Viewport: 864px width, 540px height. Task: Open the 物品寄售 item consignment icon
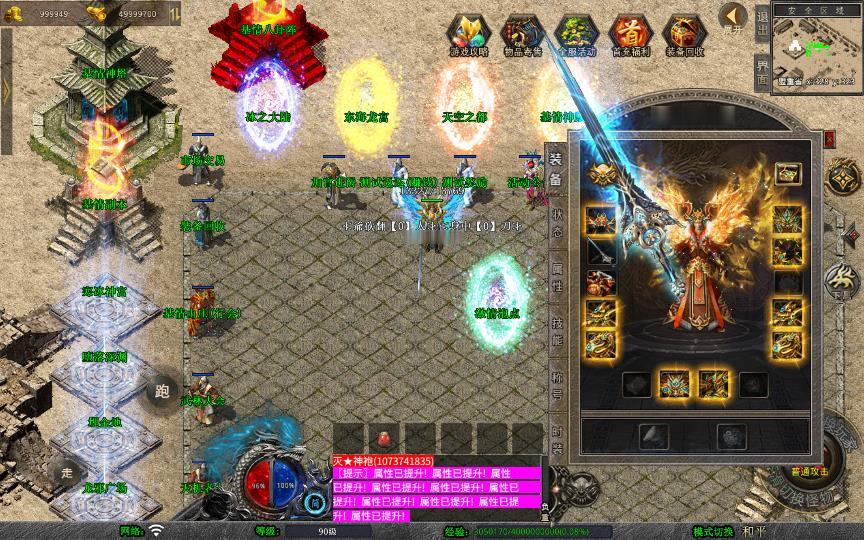(522, 34)
